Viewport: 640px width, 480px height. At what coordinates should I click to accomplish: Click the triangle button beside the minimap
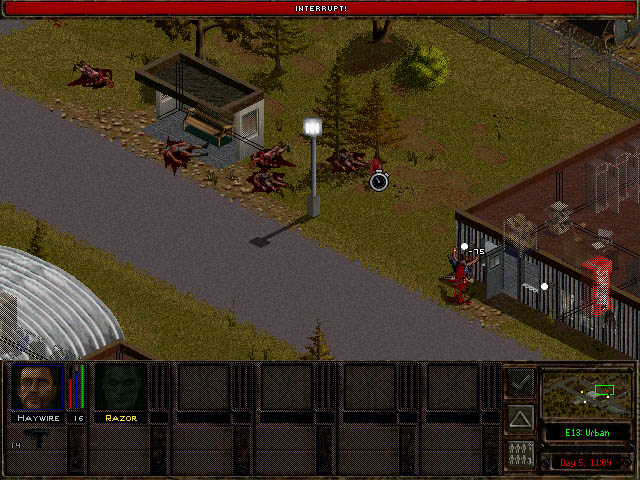tap(519, 417)
